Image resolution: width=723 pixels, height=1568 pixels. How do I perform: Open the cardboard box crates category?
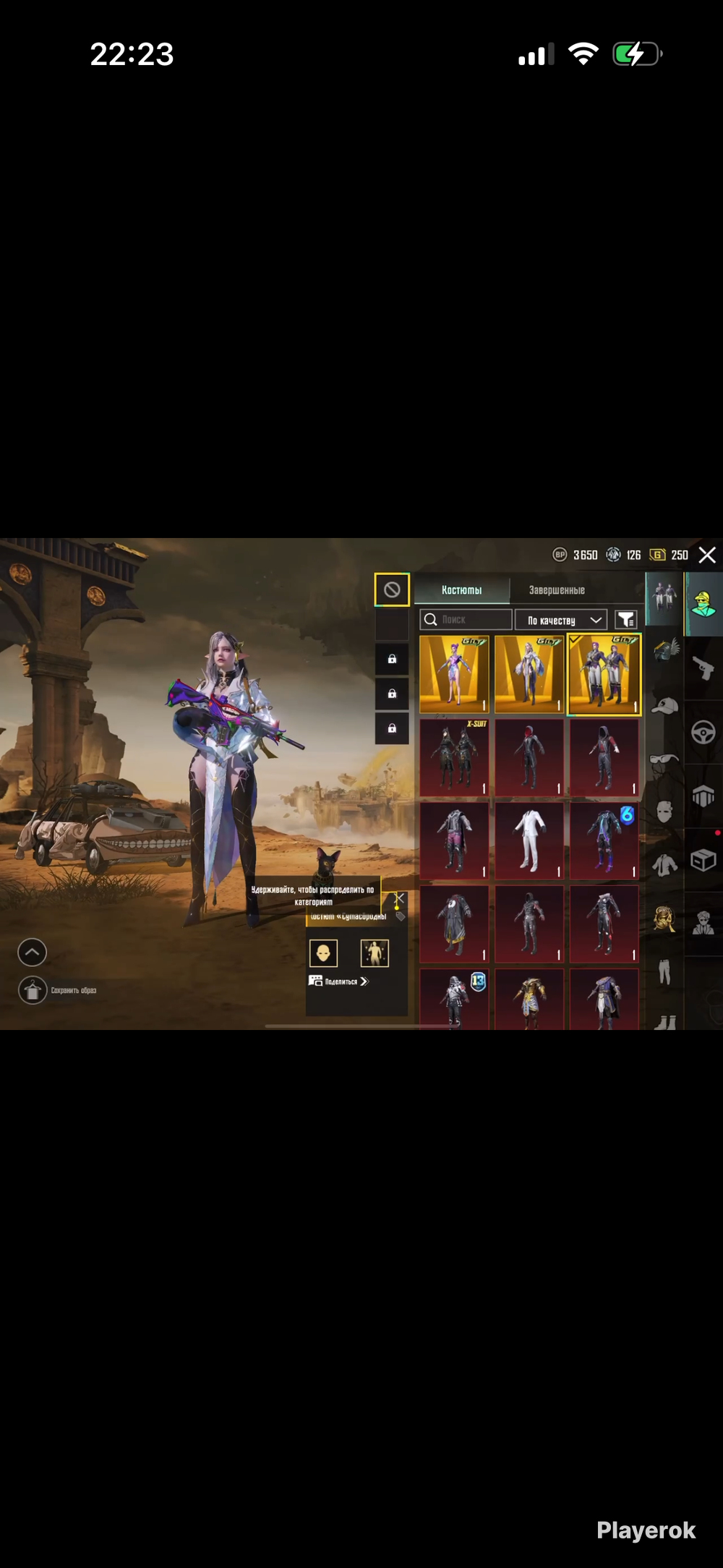pyautogui.click(x=703, y=860)
